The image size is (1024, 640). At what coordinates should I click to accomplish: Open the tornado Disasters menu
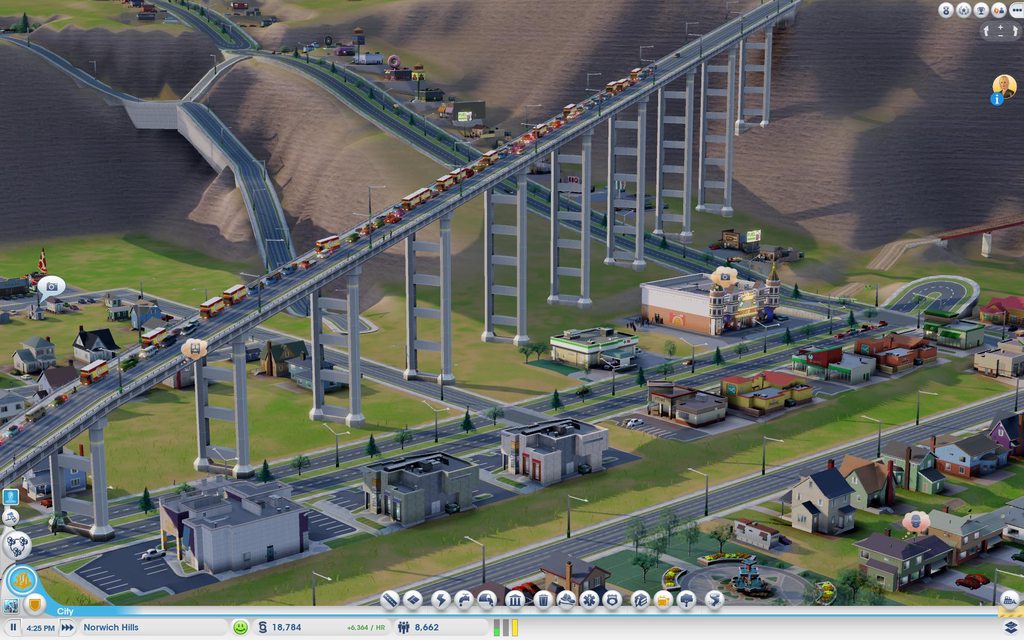pyautogui.click(x=714, y=600)
